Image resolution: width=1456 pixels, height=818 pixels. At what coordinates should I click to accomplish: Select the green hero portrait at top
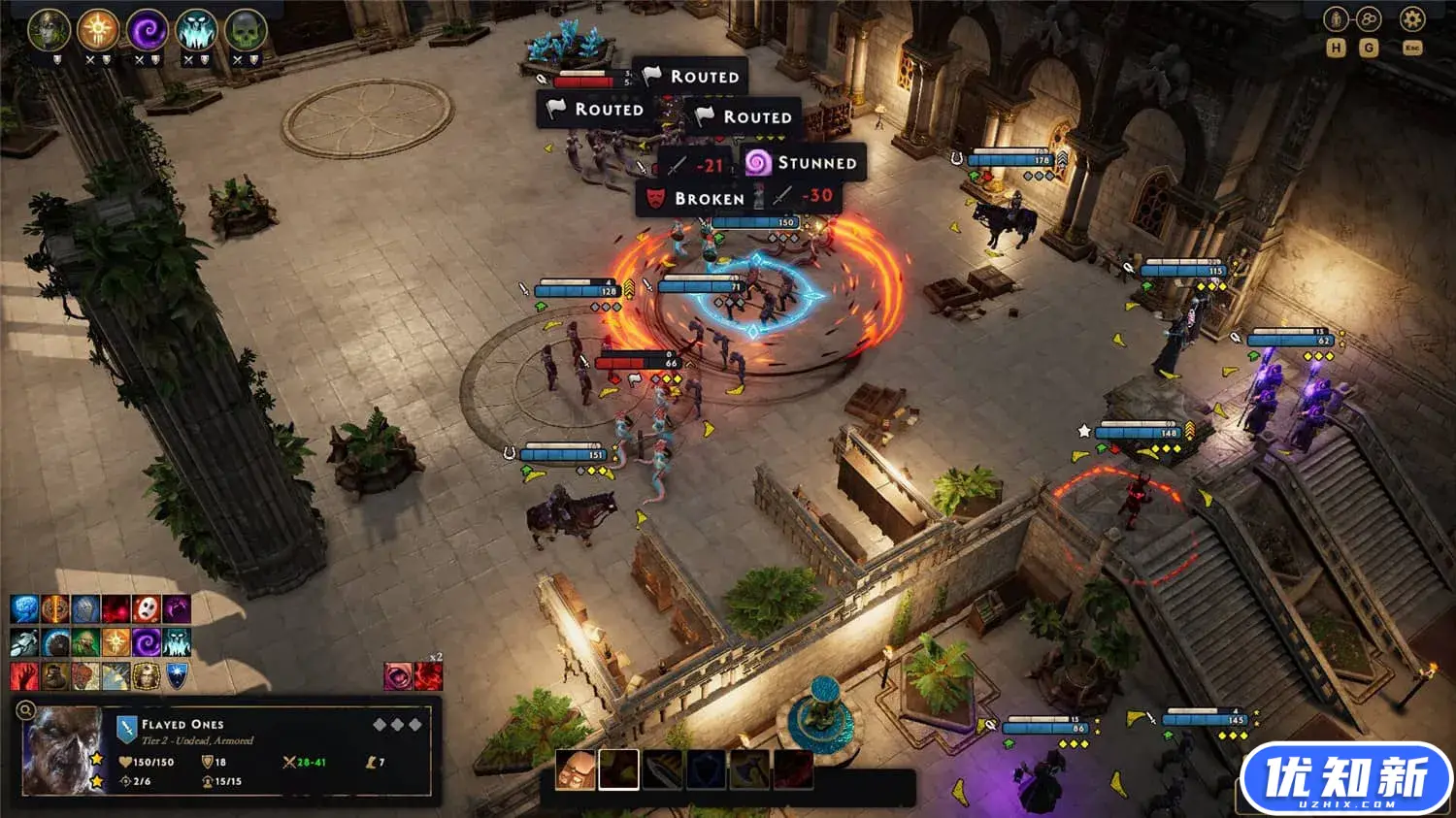[x=49, y=30]
